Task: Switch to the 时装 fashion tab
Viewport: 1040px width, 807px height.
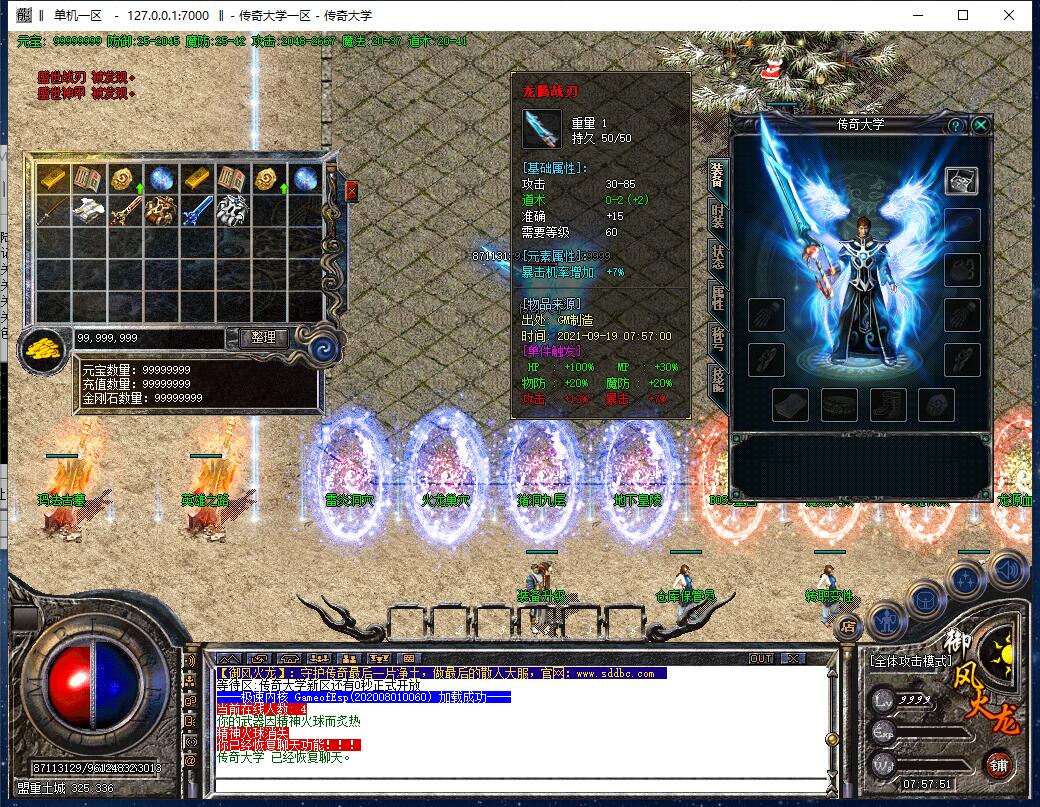Action: (718, 215)
